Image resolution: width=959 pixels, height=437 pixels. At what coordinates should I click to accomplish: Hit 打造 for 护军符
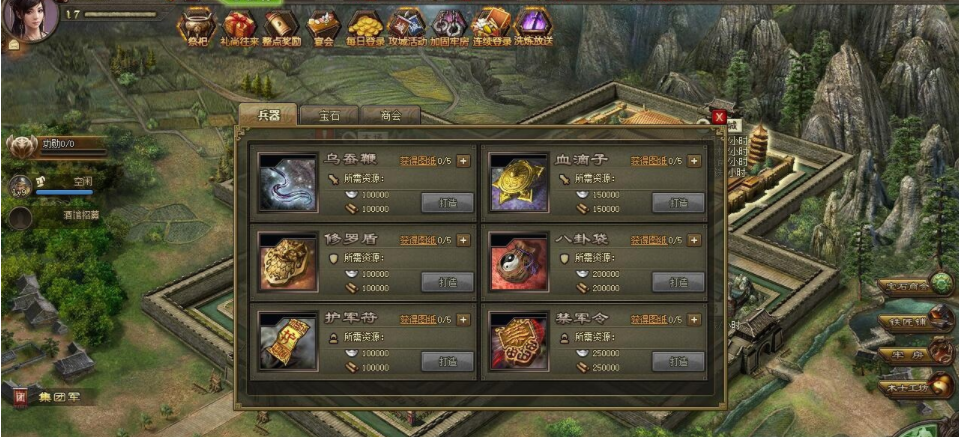[447, 361]
